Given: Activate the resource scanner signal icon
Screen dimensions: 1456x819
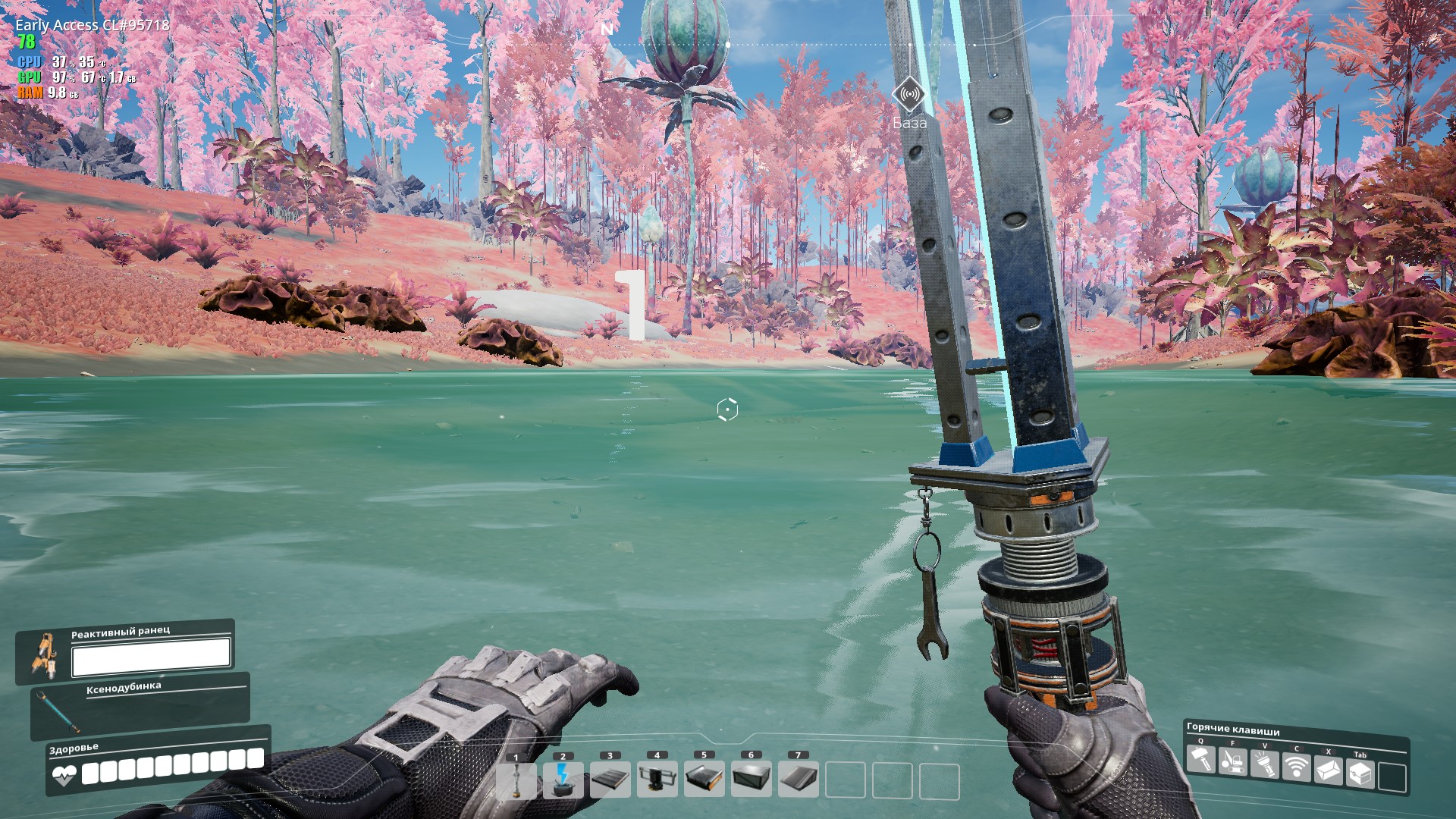Looking at the screenshot, I should [x=1297, y=767].
